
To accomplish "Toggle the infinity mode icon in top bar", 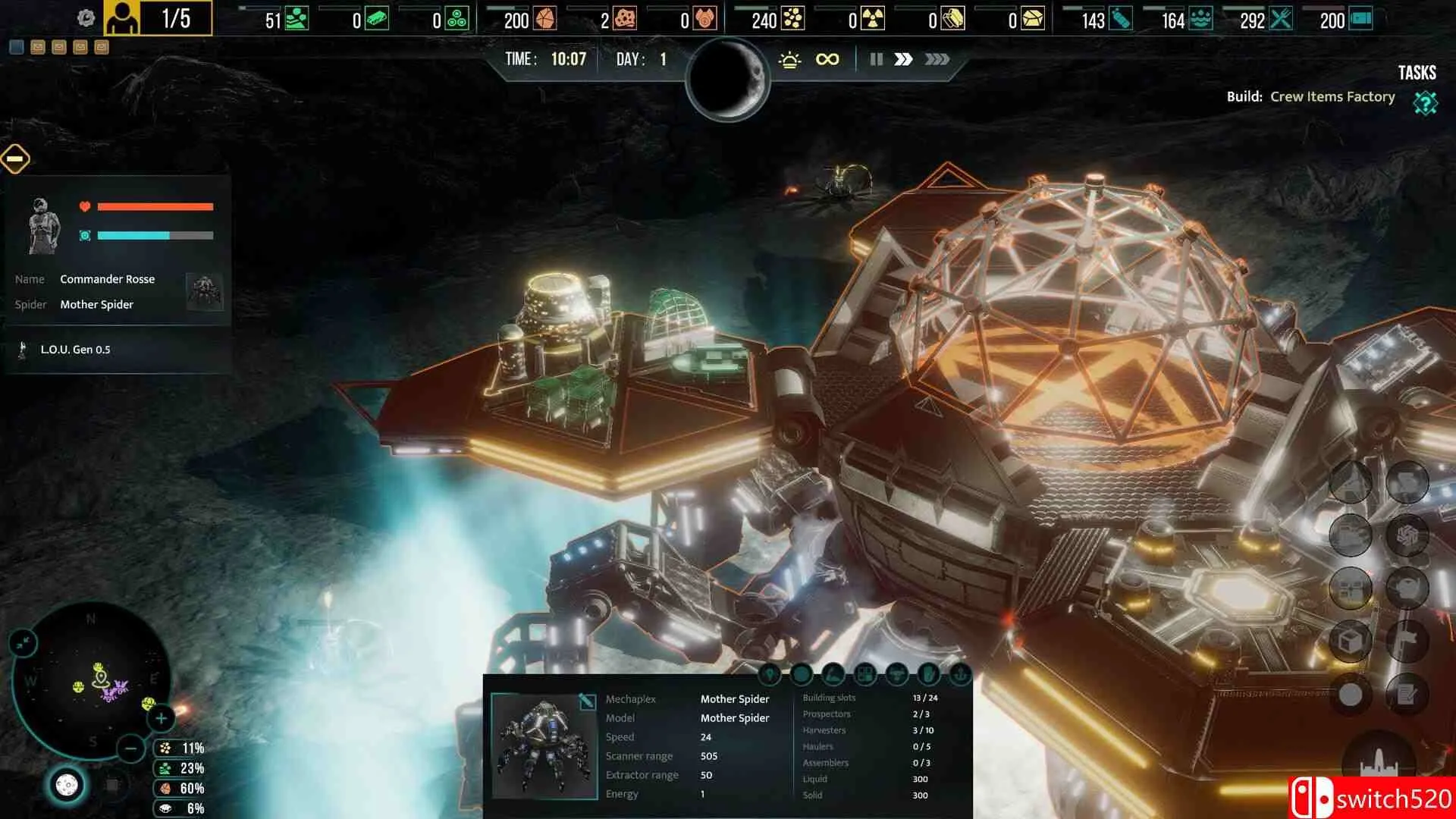I will [x=826, y=58].
